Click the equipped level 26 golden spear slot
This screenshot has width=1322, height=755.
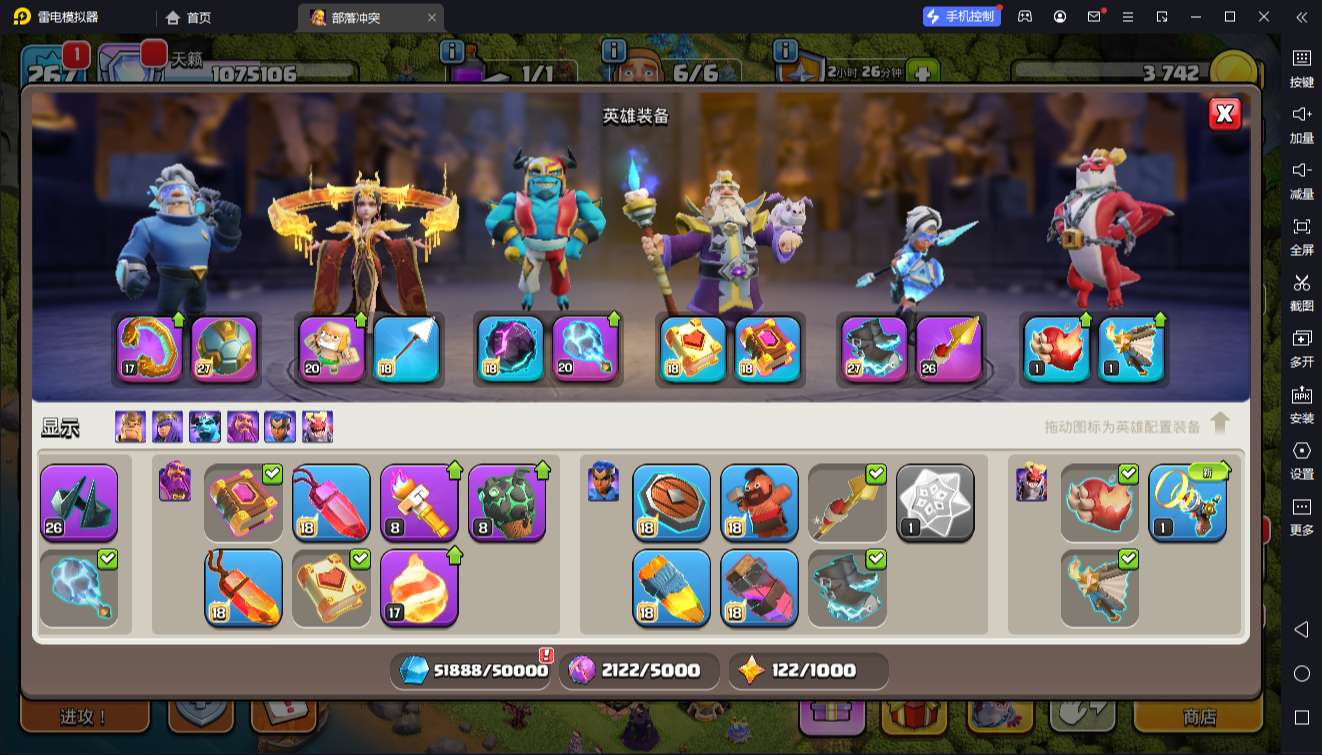point(949,349)
